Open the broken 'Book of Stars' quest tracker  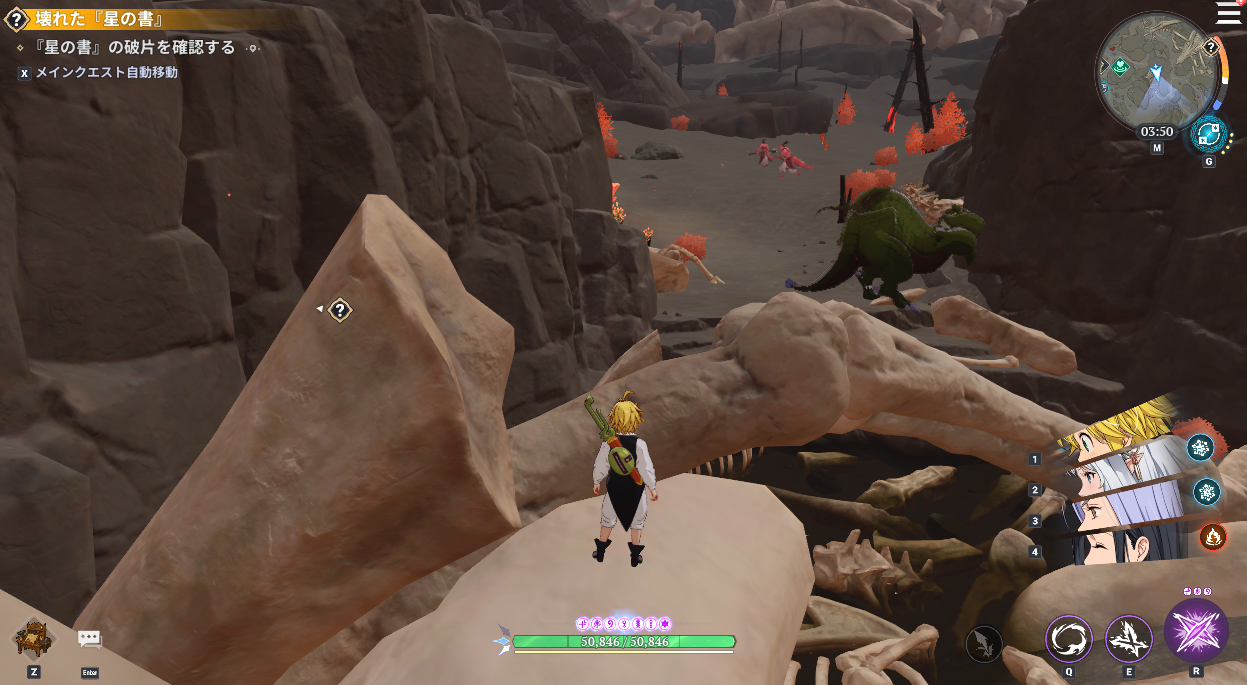[100, 19]
